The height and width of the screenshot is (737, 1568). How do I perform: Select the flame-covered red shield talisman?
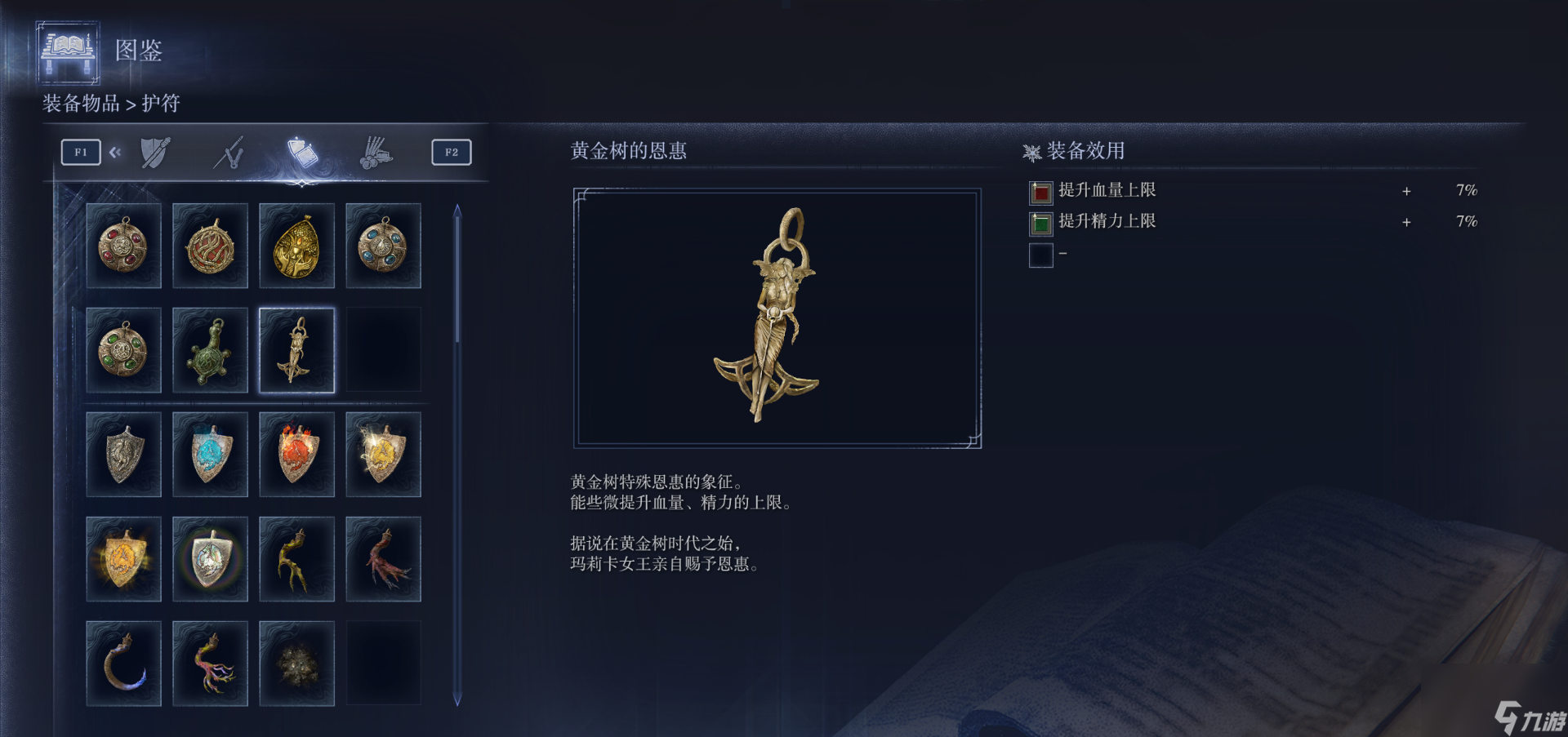point(296,454)
